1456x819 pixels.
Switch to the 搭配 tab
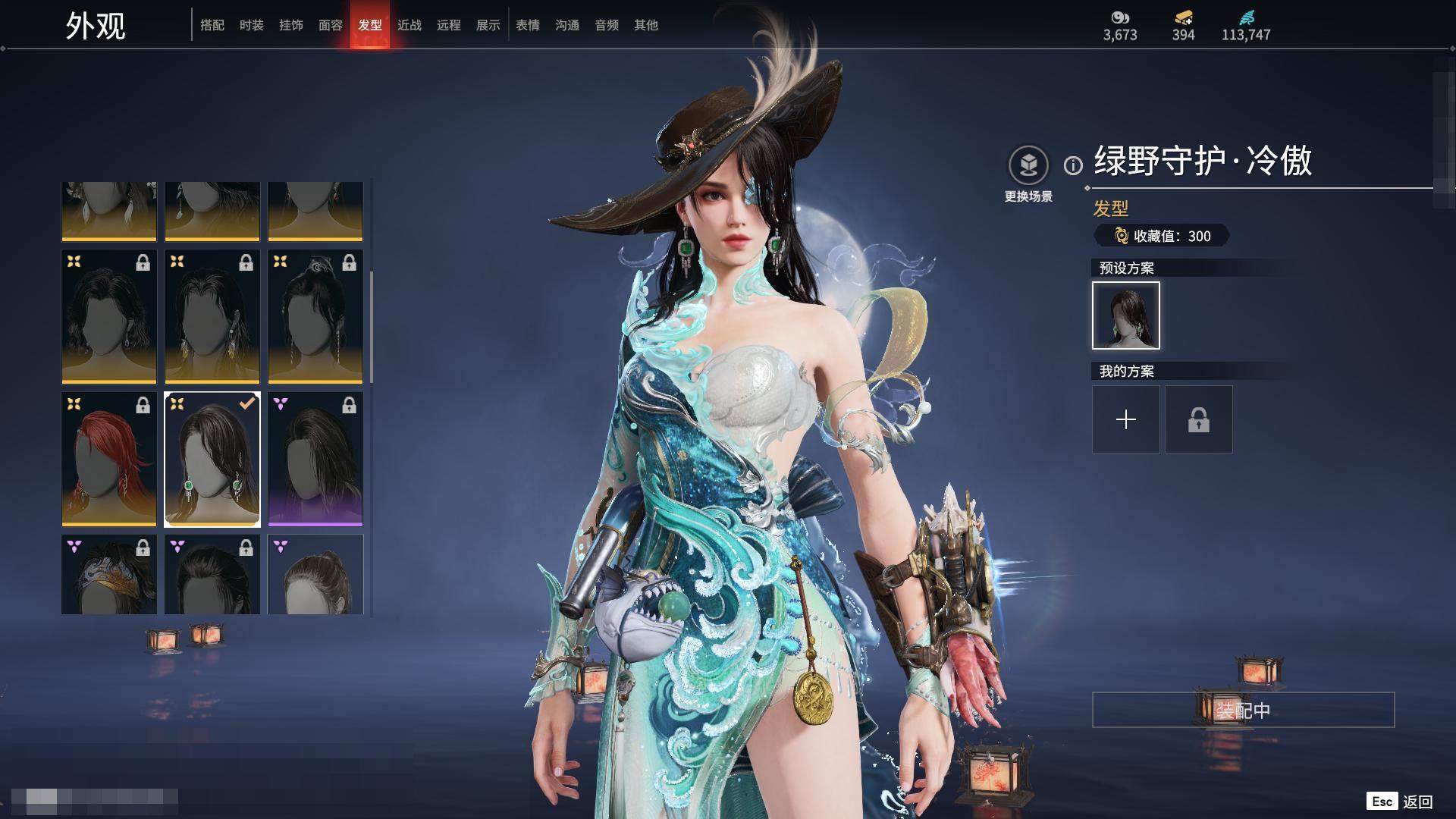point(212,25)
